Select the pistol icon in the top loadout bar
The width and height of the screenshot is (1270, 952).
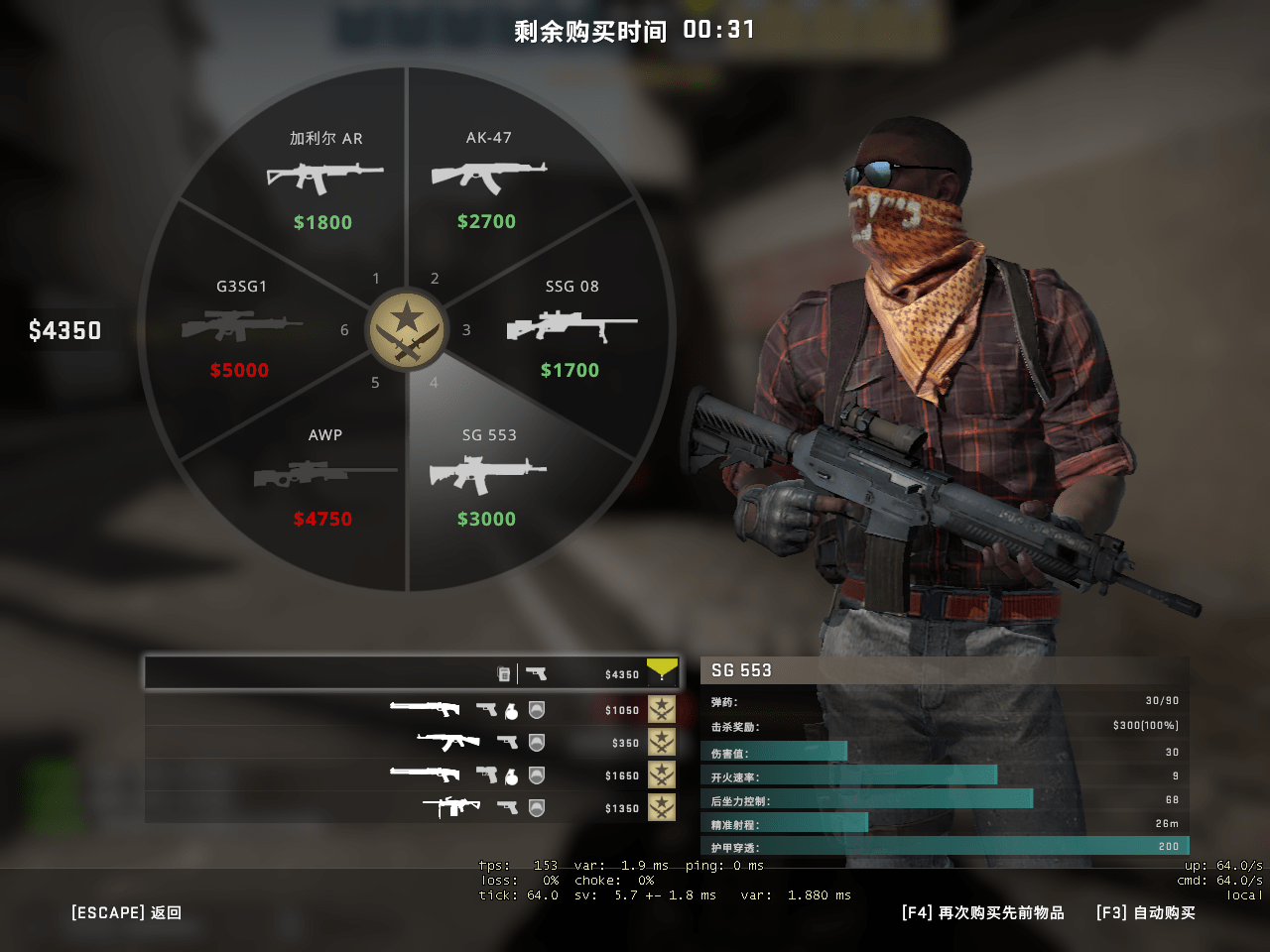point(536,673)
